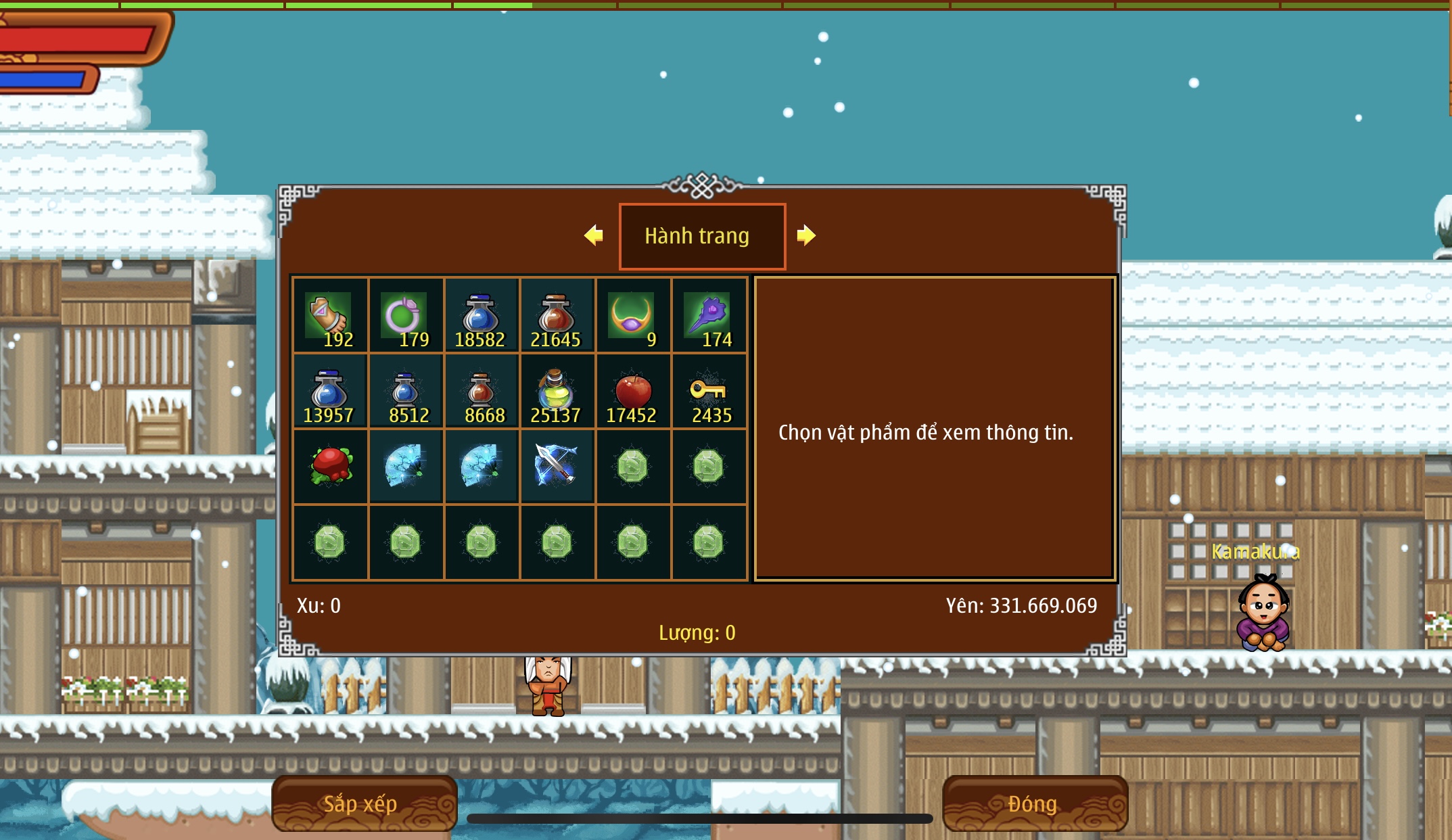Screen dimensions: 1452x840
Task: Select the blue potion stack of 13957
Action: coord(330,391)
